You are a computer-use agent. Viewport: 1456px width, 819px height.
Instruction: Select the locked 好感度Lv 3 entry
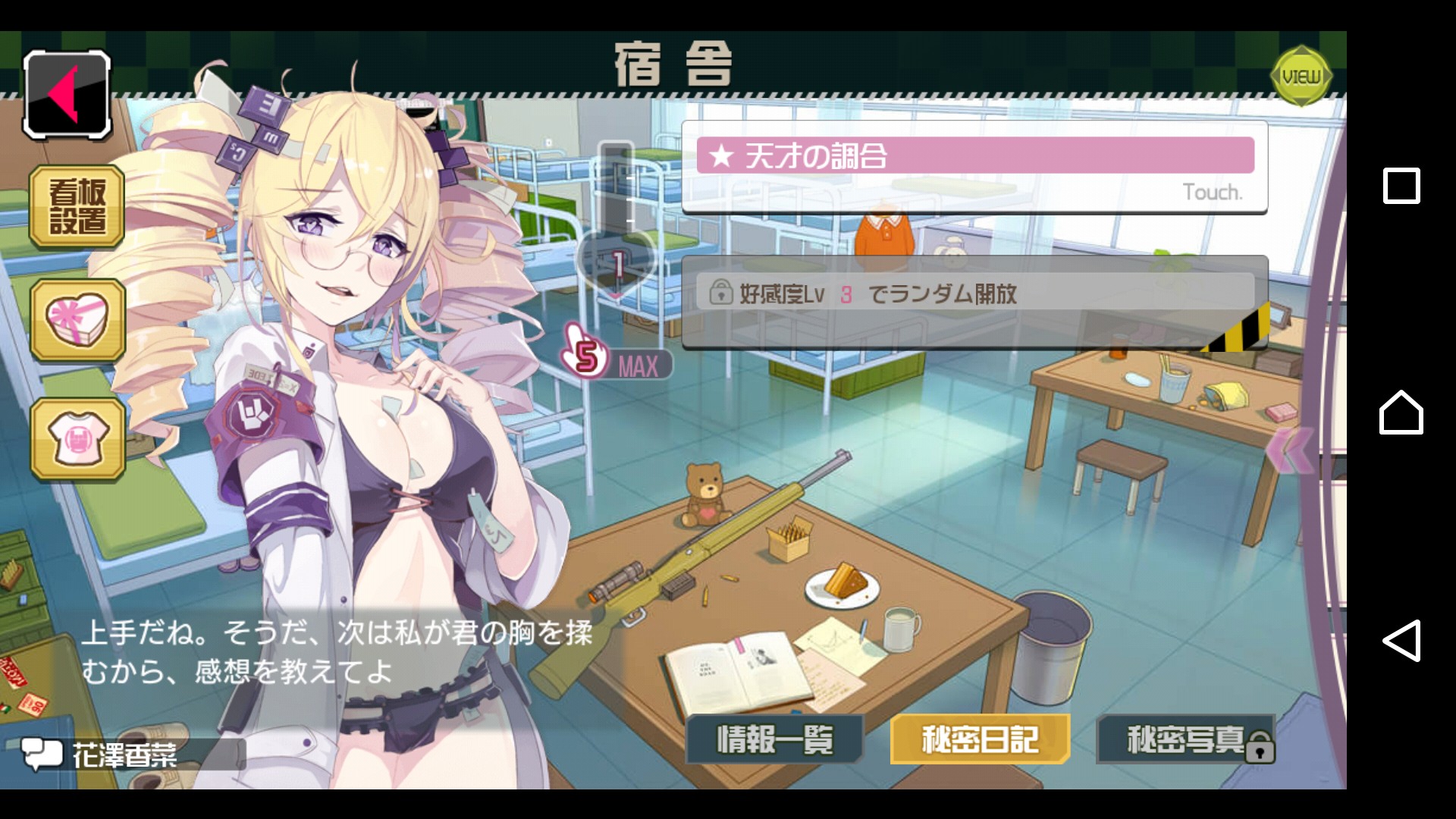click(974, 302)
